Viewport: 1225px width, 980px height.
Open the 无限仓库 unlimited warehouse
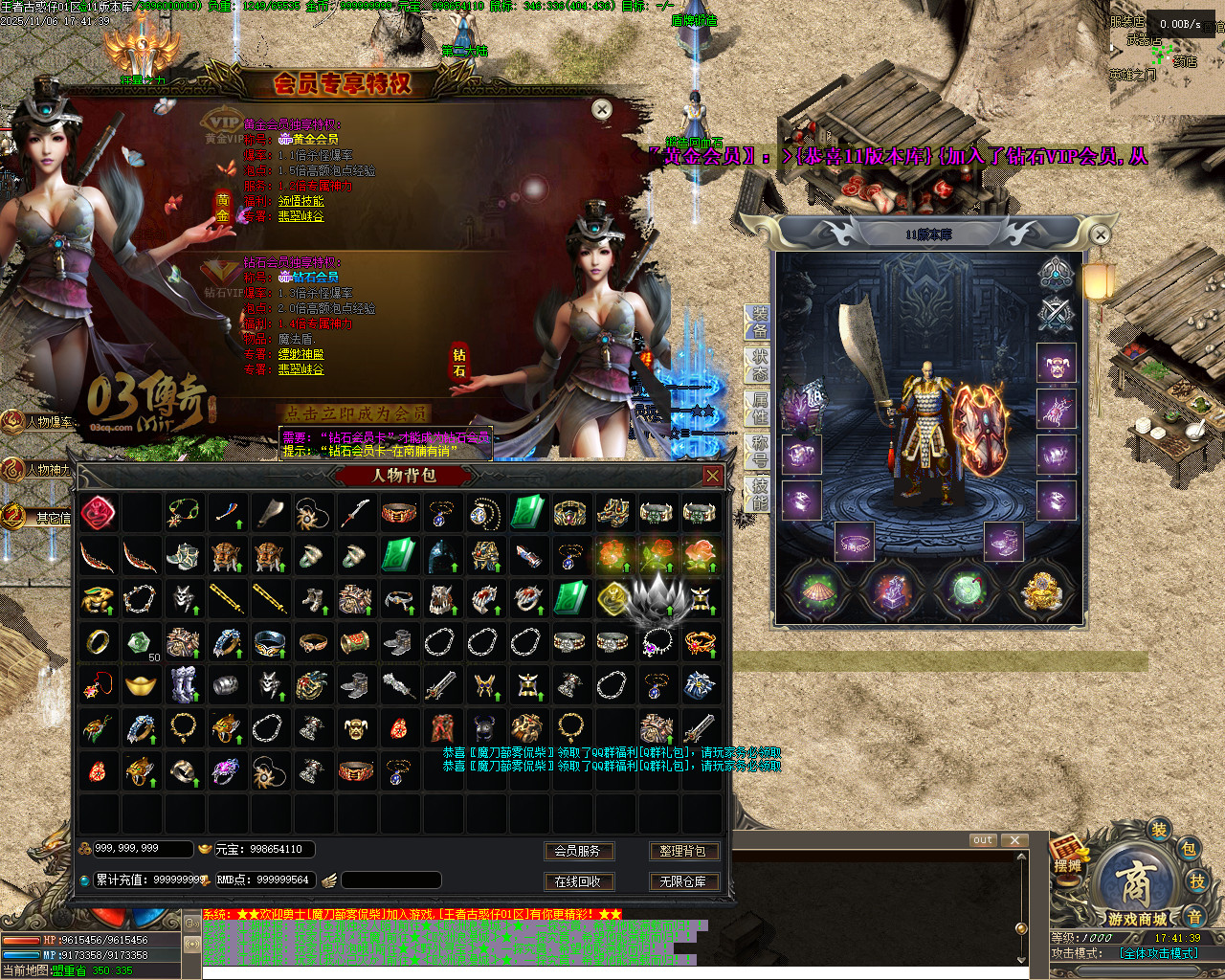(682, 881)
